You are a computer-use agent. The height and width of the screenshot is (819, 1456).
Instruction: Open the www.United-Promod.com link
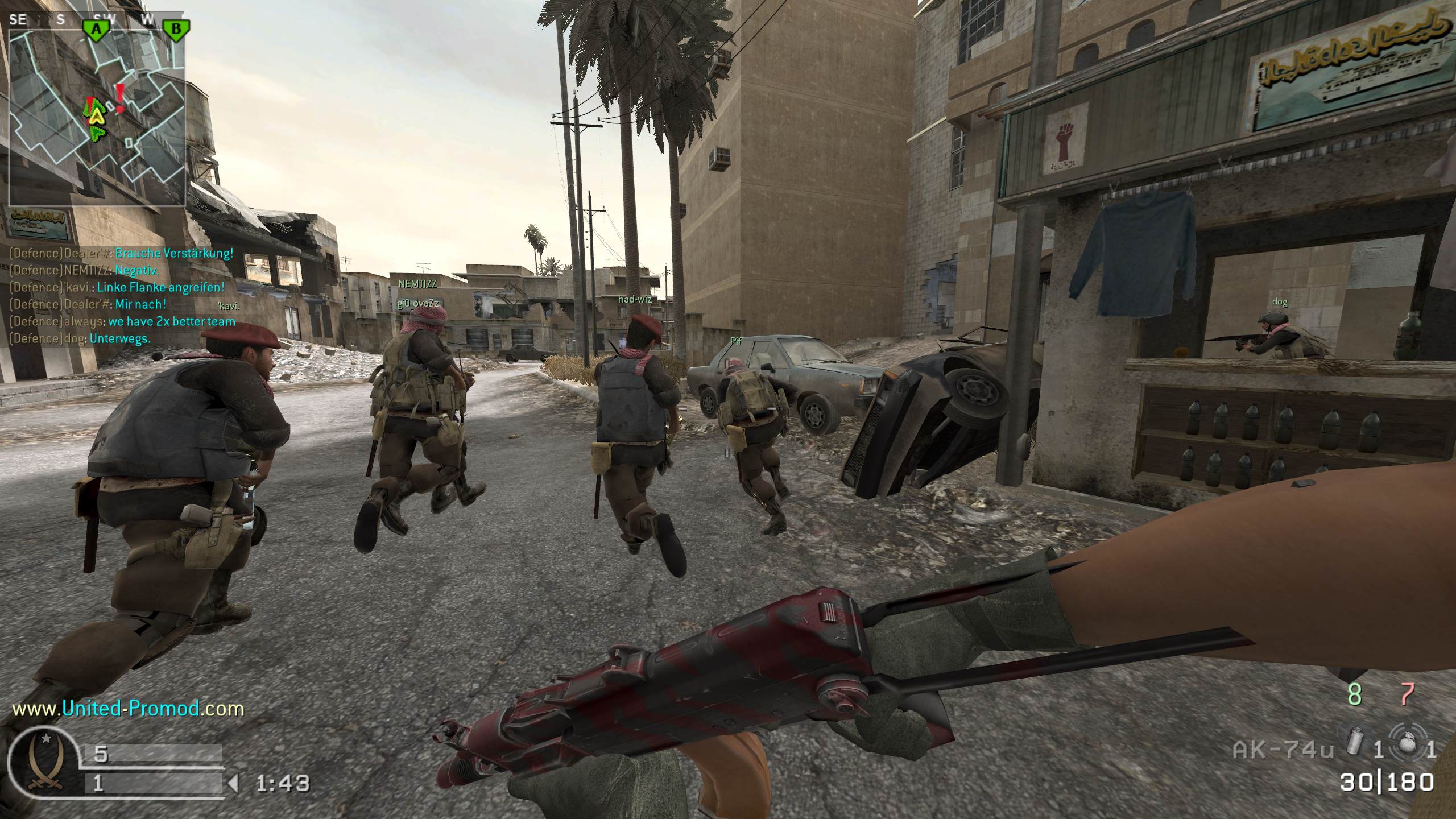pyautogui.click(x=128, y=709)
